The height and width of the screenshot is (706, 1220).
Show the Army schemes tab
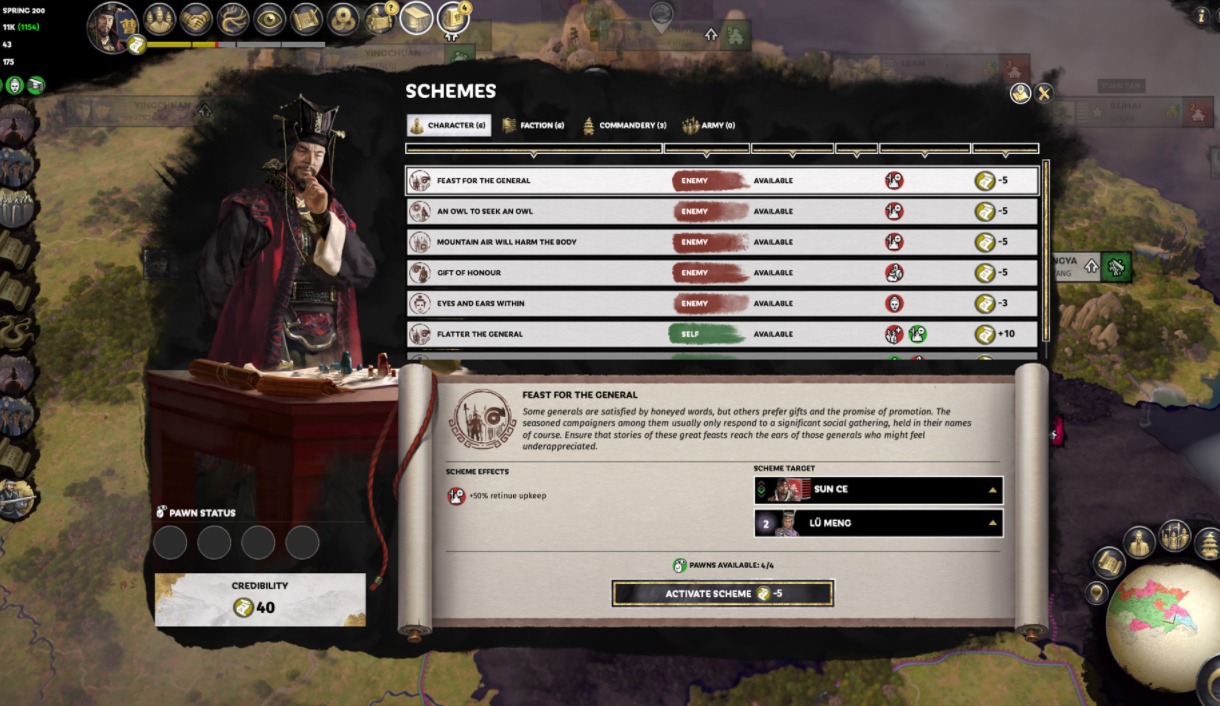pos(708,126)
